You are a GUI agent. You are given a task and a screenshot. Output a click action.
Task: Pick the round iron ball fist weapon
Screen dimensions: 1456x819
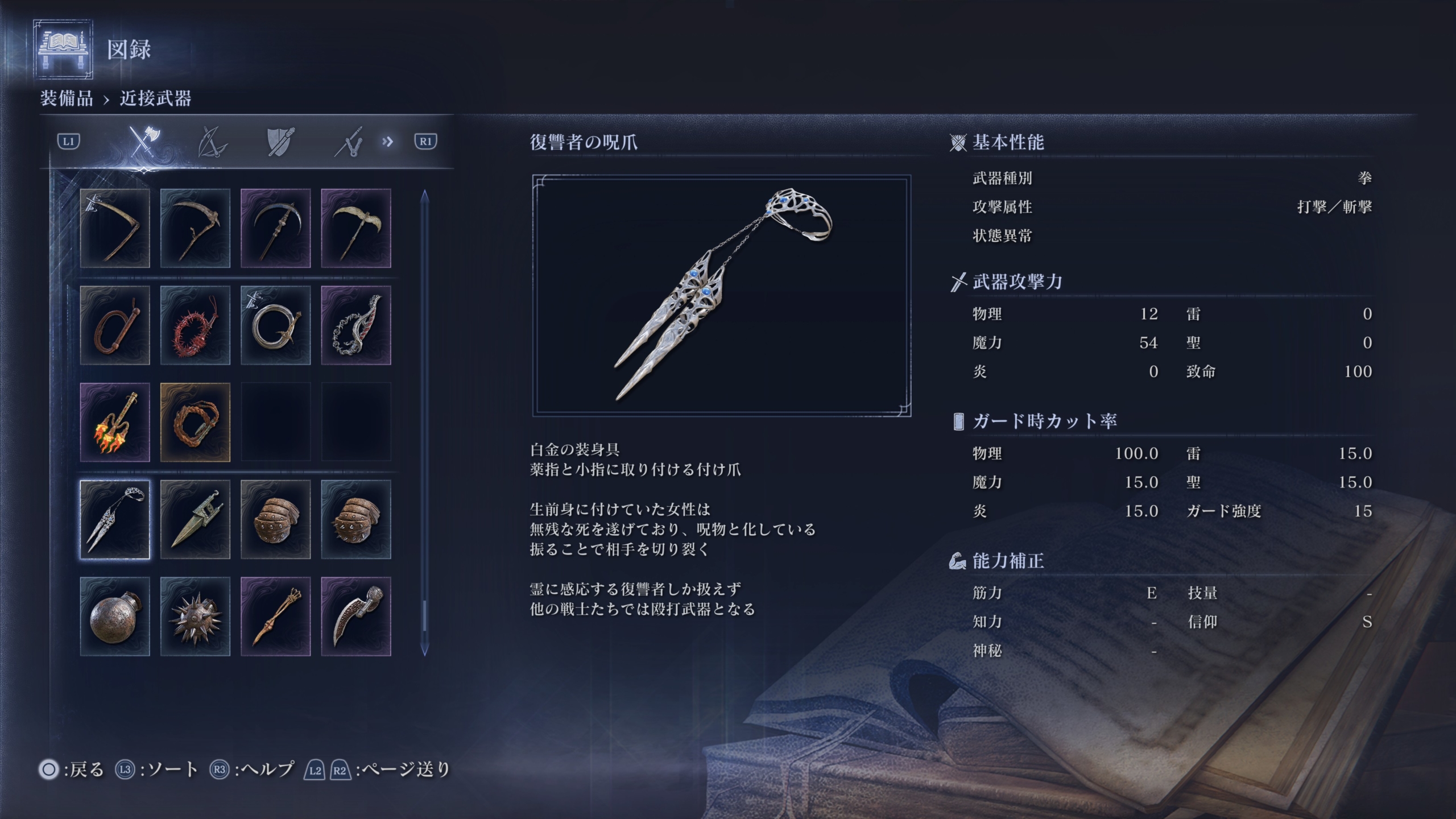click(x=115, y=617)
